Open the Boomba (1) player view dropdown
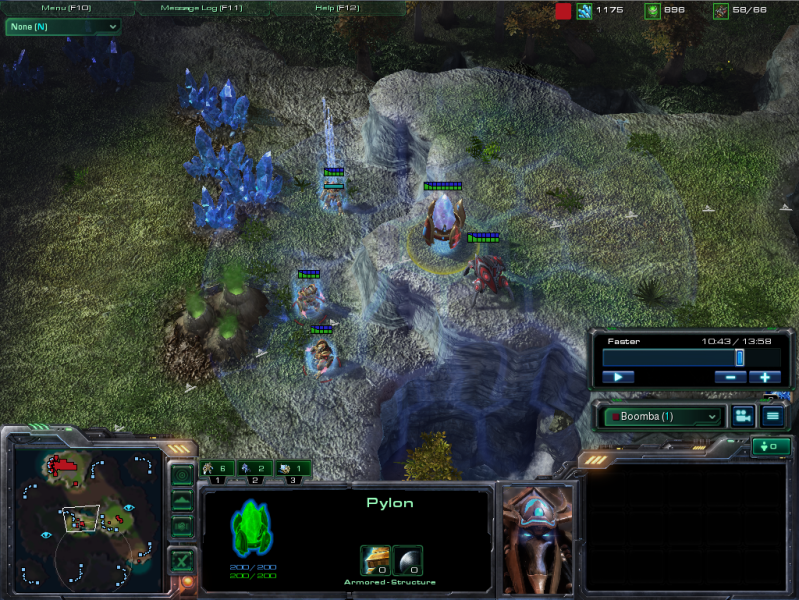This screenshot has width=799, height=600. point(662,416)
